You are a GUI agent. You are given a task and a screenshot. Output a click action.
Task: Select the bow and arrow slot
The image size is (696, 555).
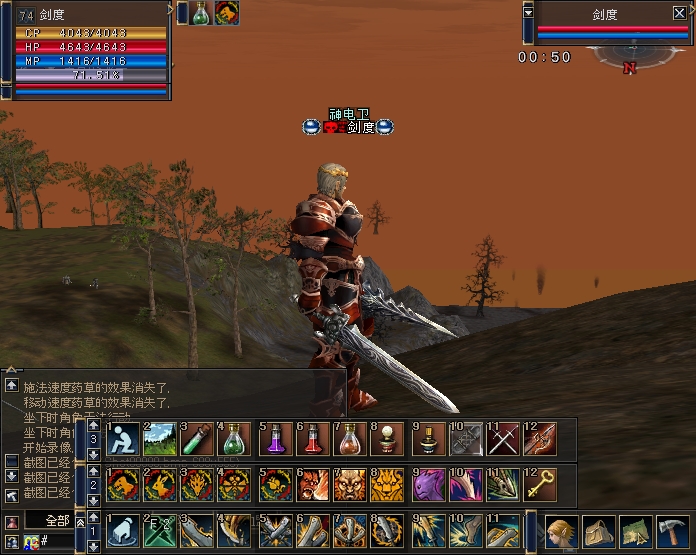540,439
